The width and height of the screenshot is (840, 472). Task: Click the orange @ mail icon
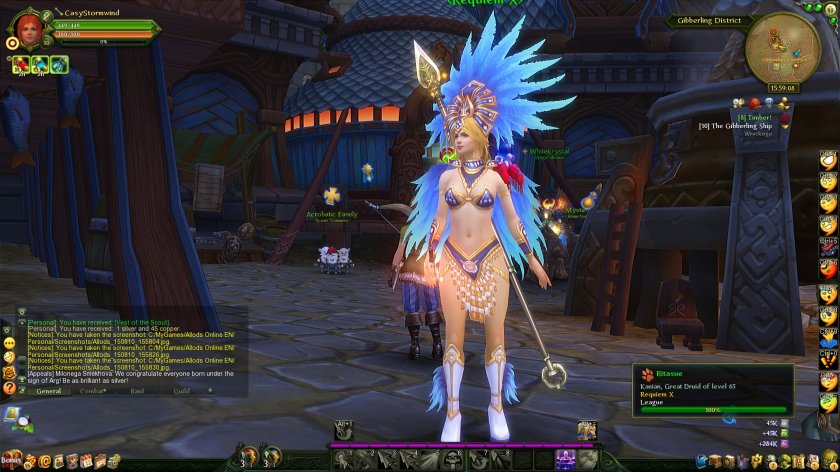tap(44, 461)
